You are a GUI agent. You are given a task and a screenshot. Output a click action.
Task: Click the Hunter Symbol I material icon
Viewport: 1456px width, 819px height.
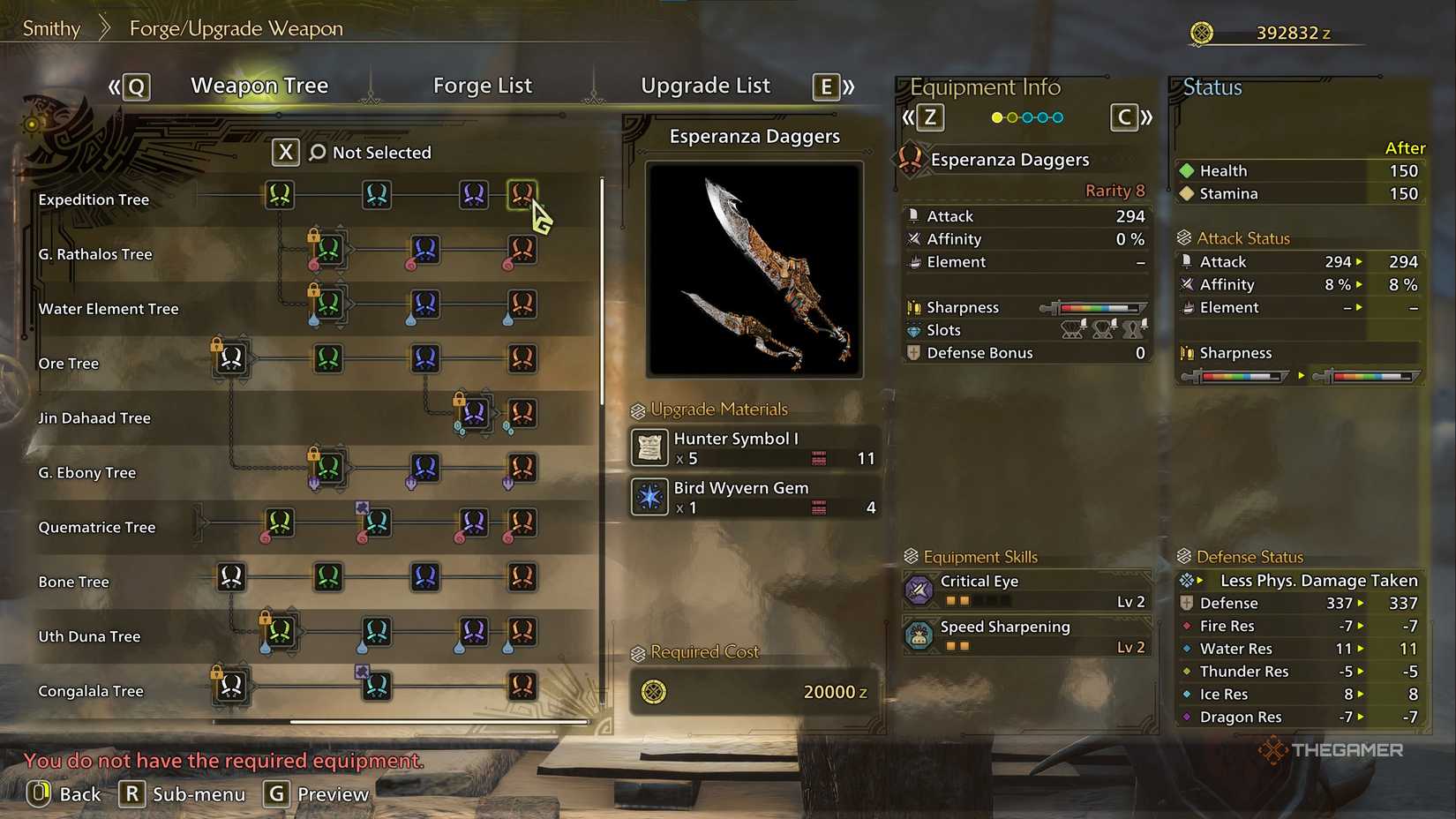point(649,447)
